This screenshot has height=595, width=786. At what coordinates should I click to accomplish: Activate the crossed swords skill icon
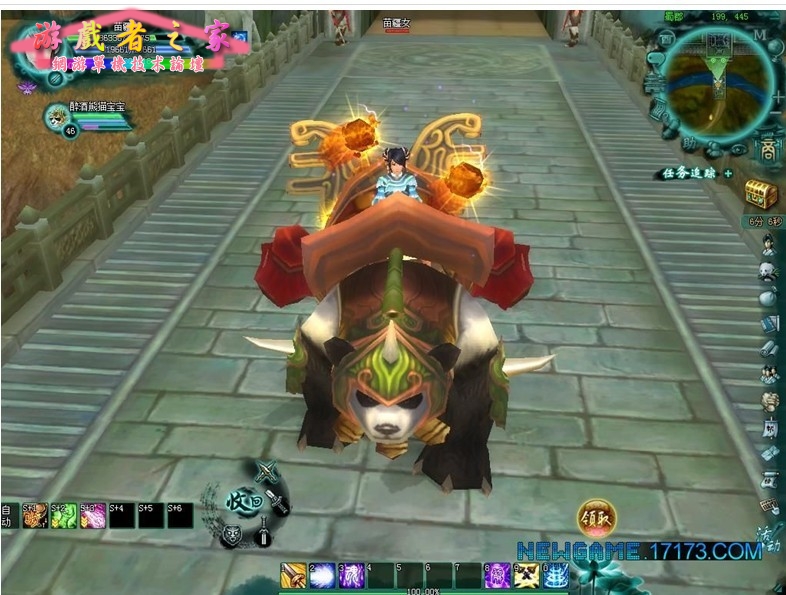coord(526,575)
